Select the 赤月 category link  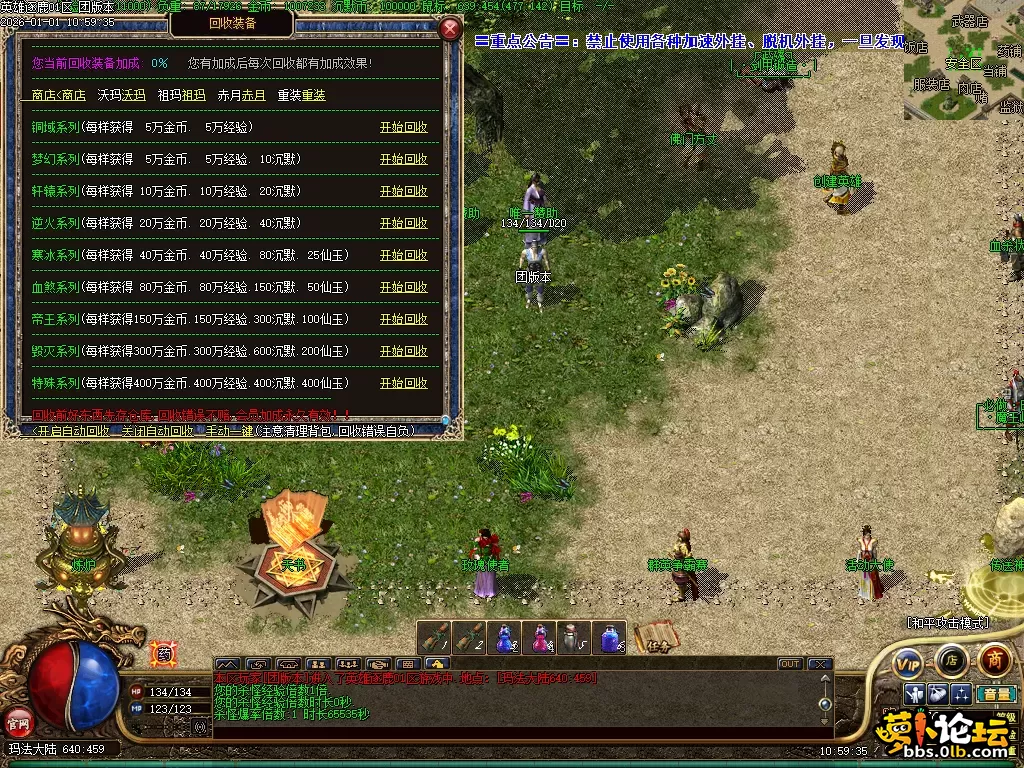pos(253,96)
